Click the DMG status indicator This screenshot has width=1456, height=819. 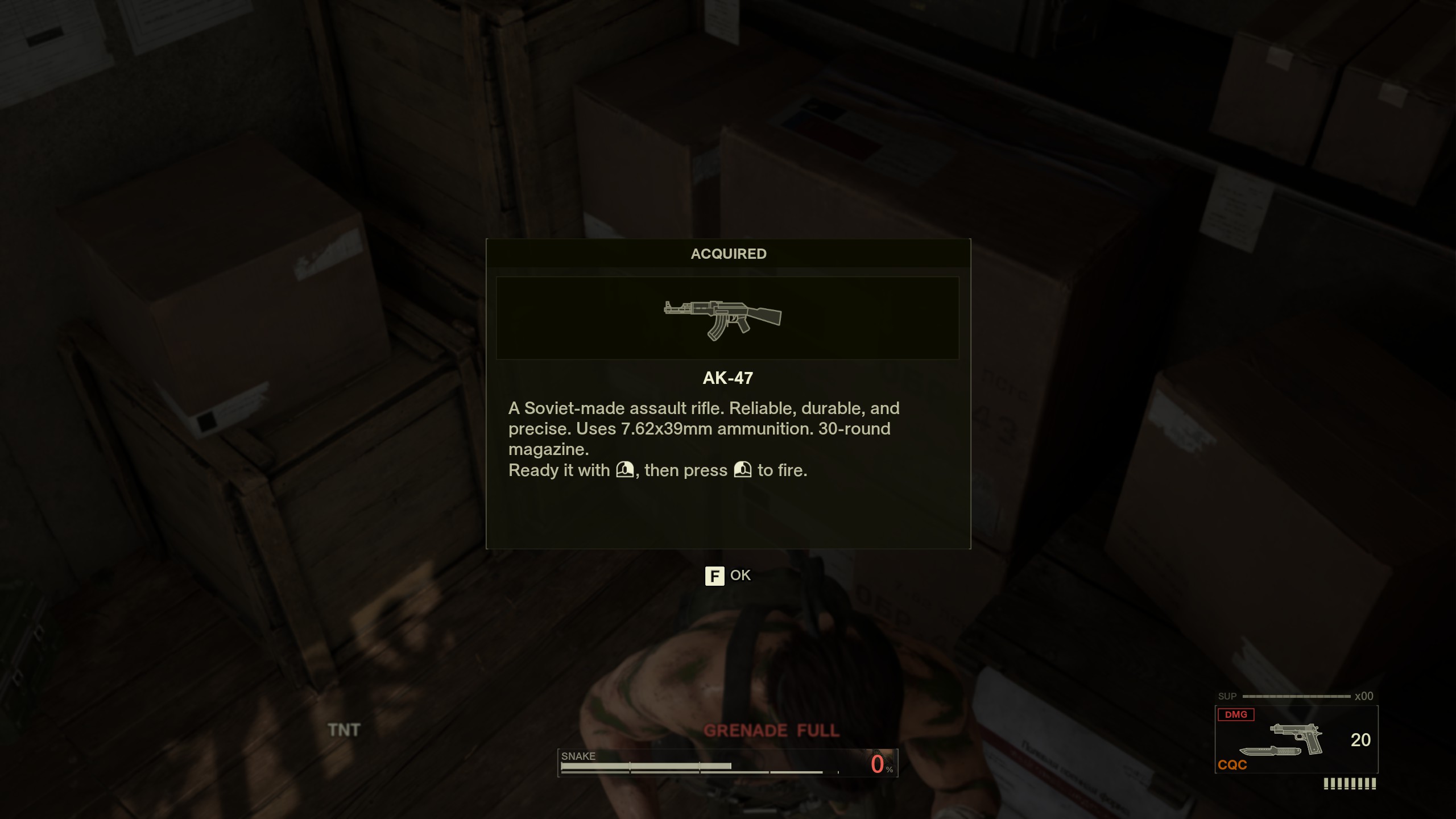tap(1235, 715)
